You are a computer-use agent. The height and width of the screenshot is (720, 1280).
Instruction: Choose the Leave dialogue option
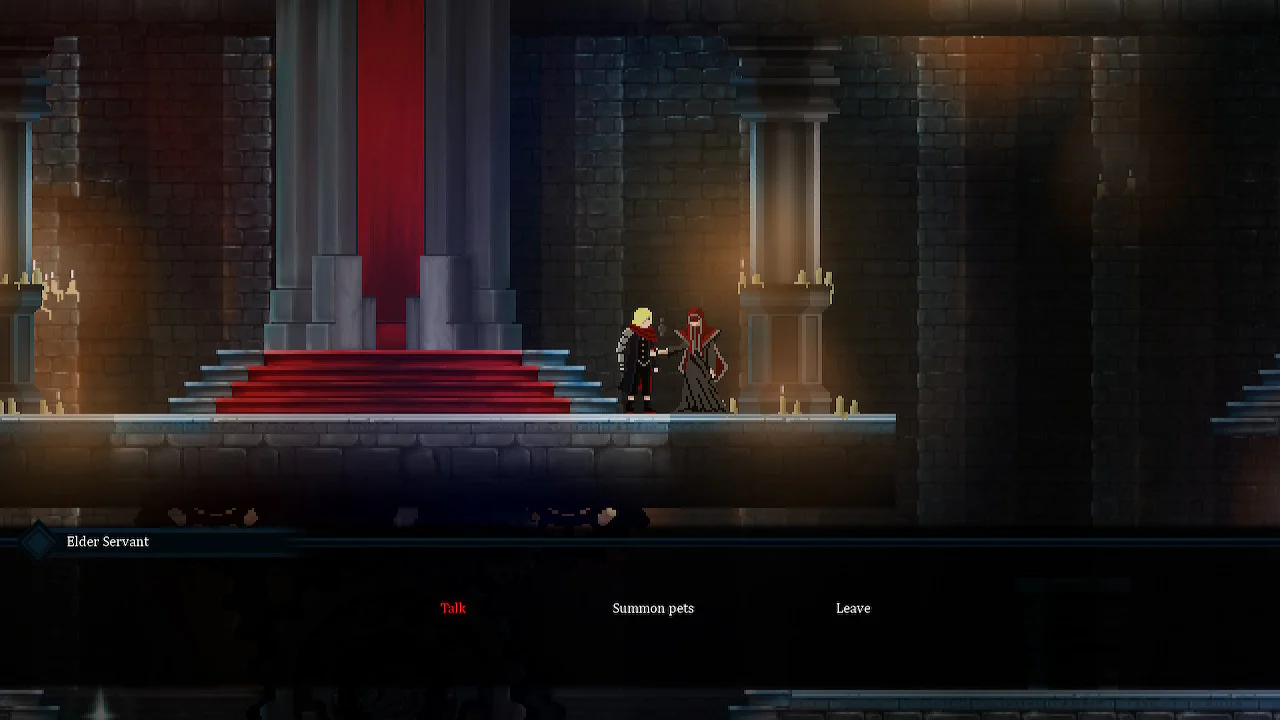pos(852,608)
